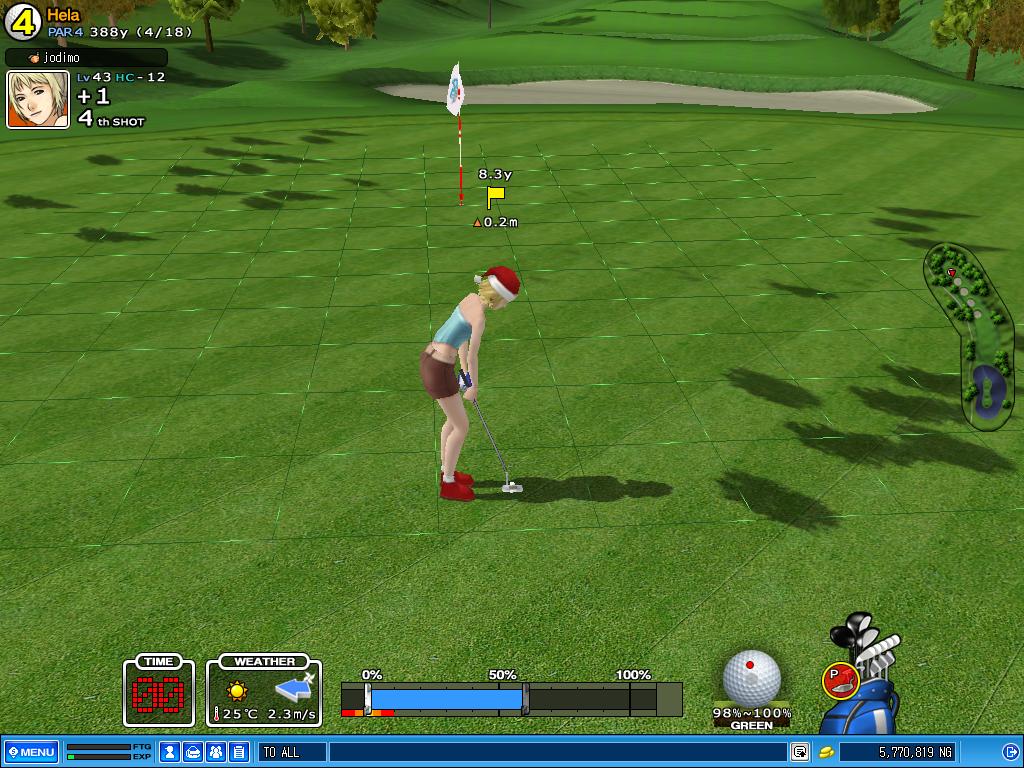Viewport: 1024px width, 768px height.
Task: Open the MENU button
Action: click(x=31, y=752)
